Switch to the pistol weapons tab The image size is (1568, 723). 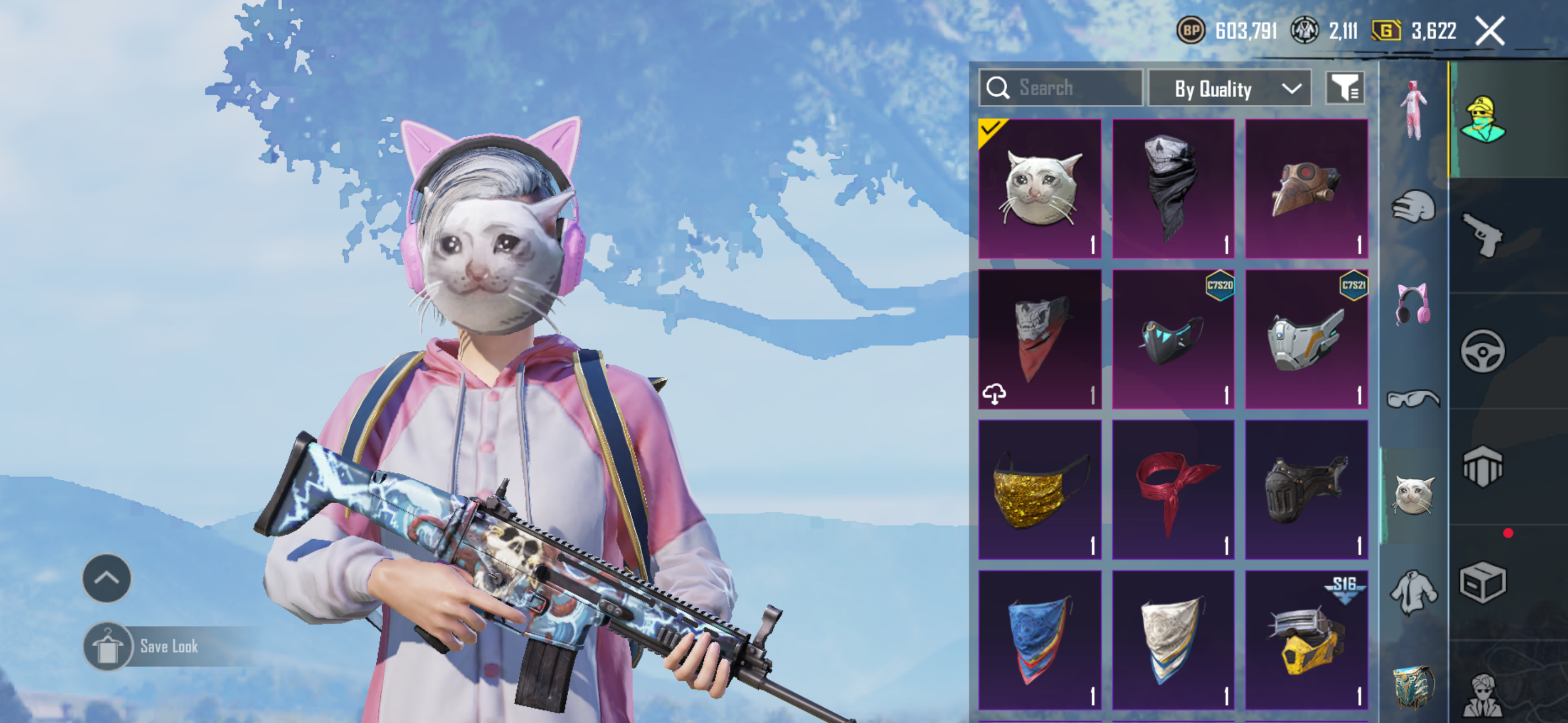tap(1482, 235)
